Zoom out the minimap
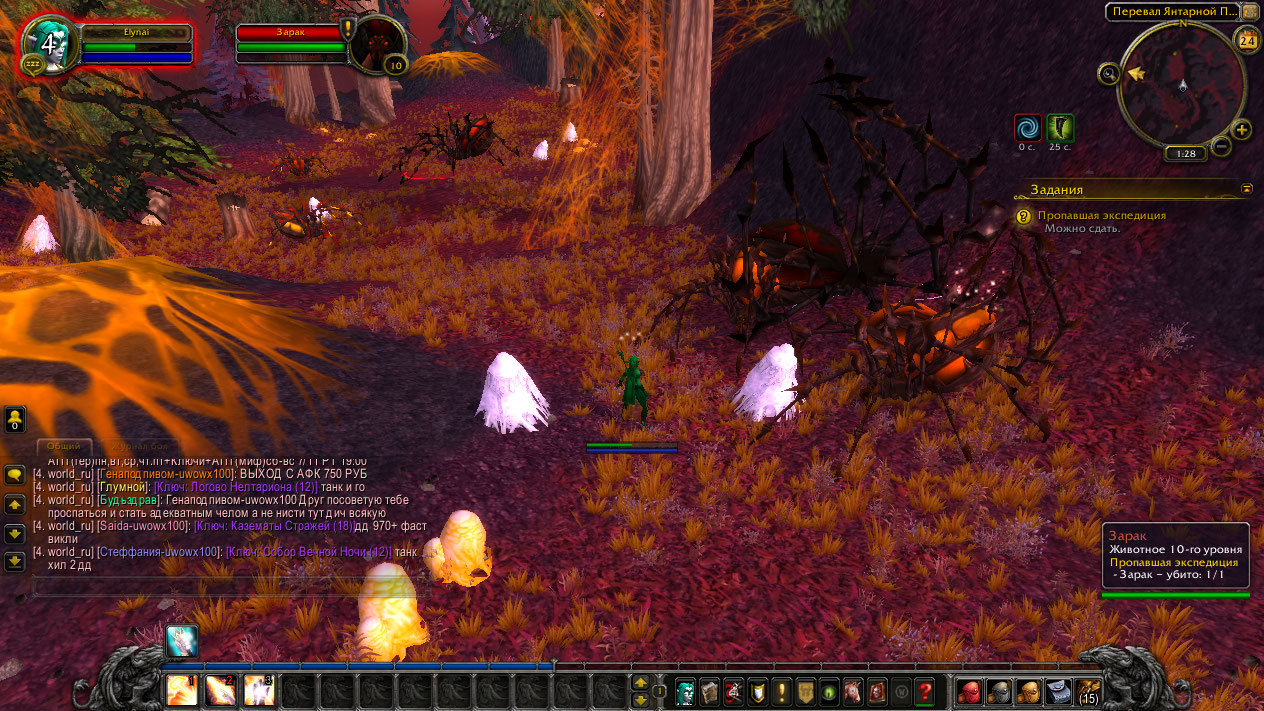The image size is (1264, 711). (x=1221, y=146)
